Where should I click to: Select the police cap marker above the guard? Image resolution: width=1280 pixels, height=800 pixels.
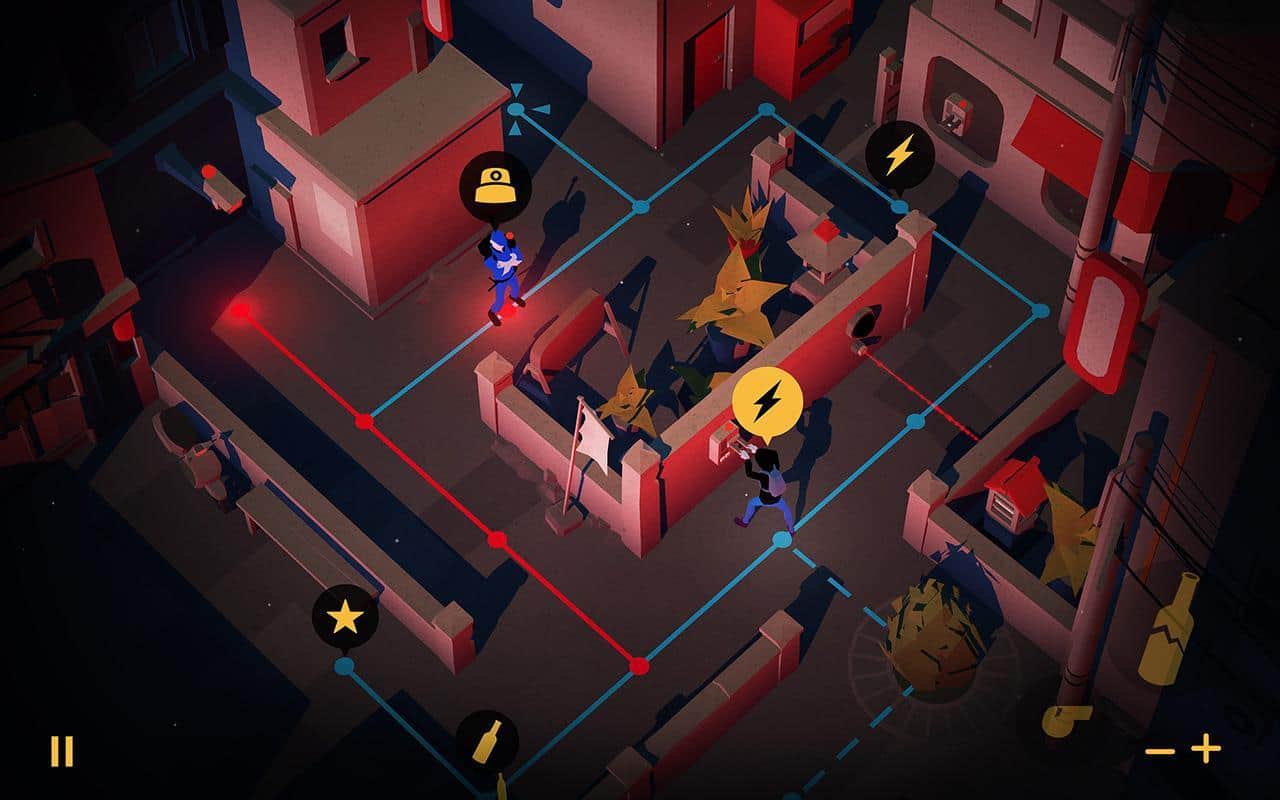[495, 187]
